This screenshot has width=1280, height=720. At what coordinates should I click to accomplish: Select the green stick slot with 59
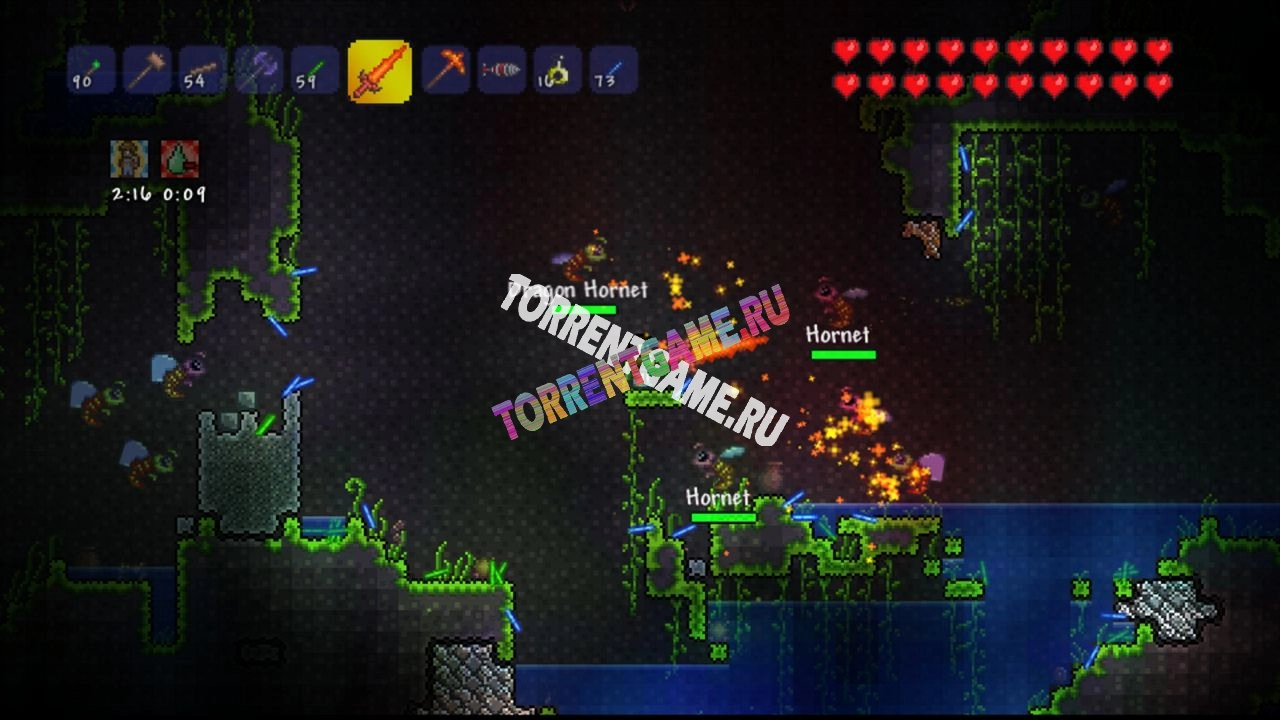pyautogui.click(x=315, y=70)
